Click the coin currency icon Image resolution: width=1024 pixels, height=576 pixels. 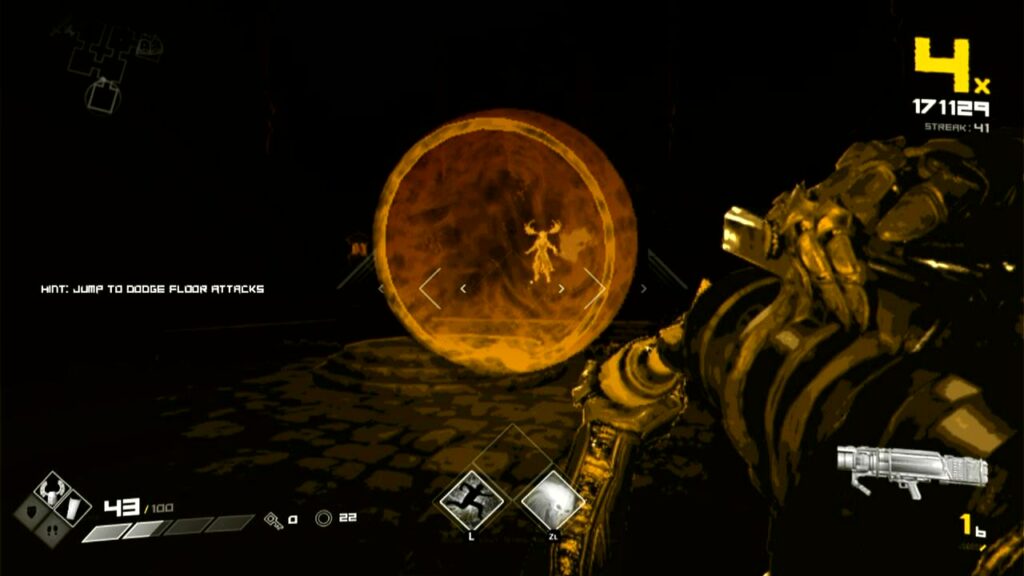(323, 518)
